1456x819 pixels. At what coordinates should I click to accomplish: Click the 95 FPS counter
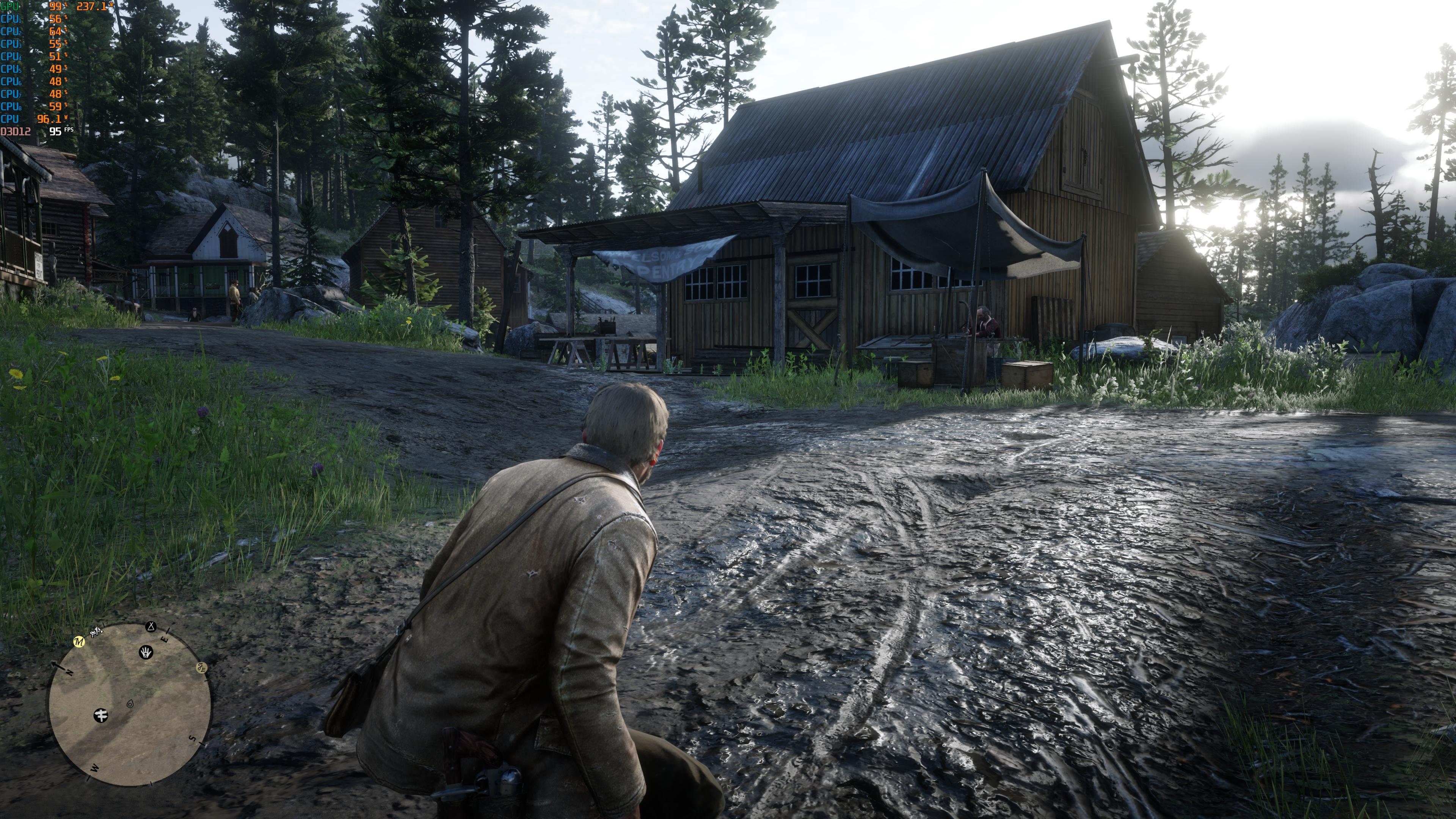(x=55, y=133)
